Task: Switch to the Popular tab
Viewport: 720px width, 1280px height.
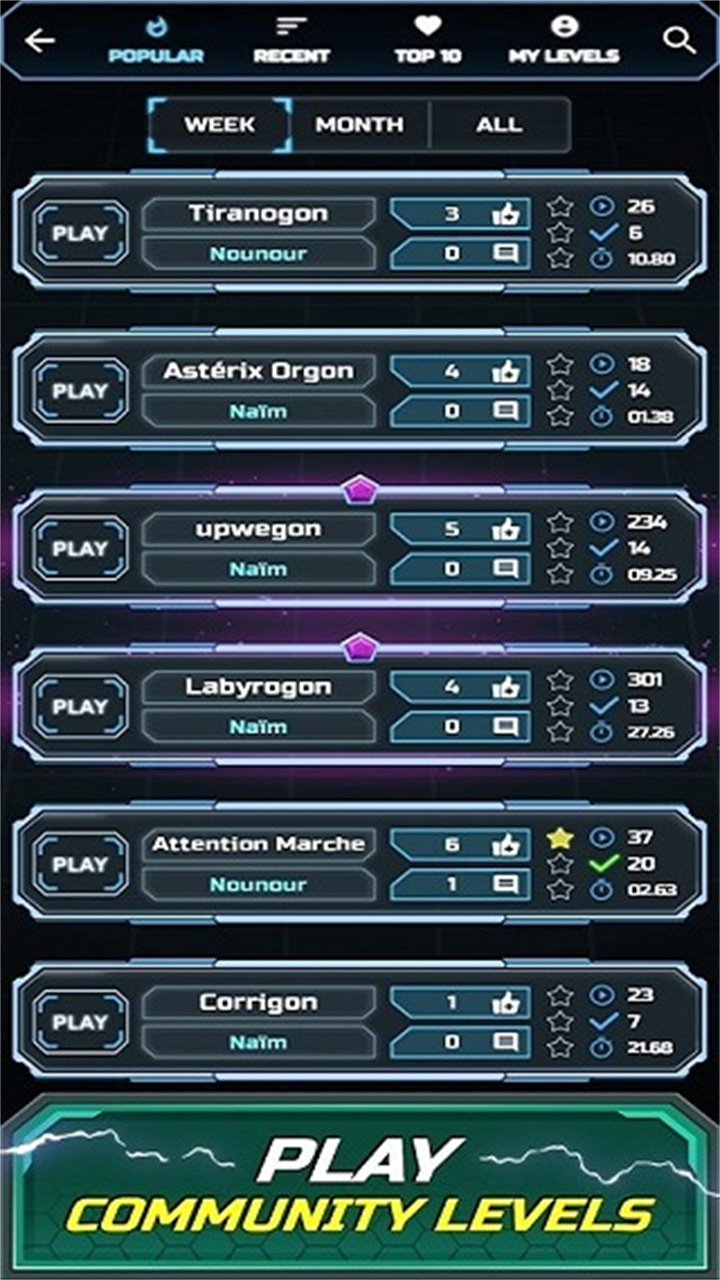Action: 155,41
